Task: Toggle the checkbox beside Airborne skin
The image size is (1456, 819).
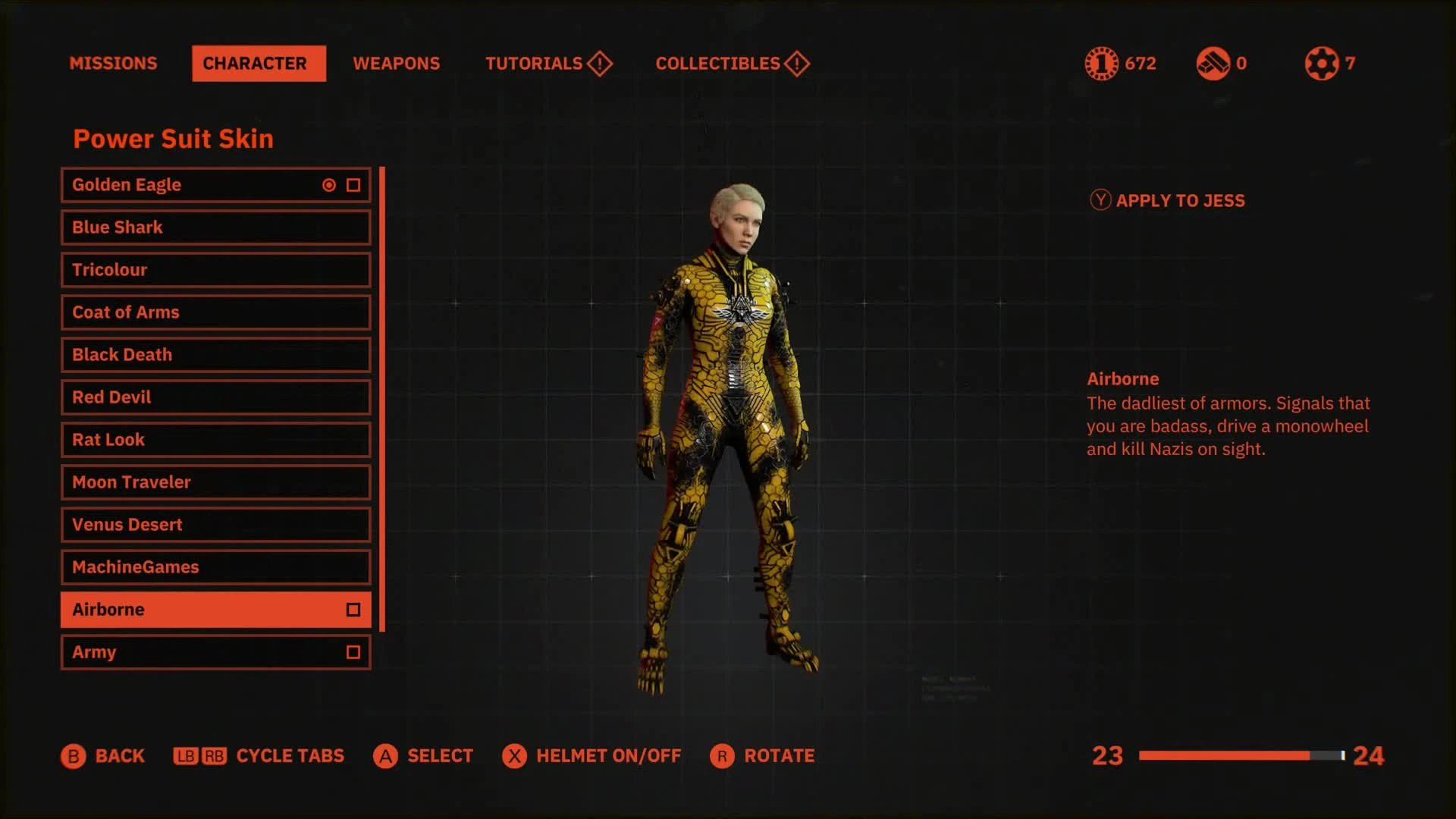Action: [352, 609]
